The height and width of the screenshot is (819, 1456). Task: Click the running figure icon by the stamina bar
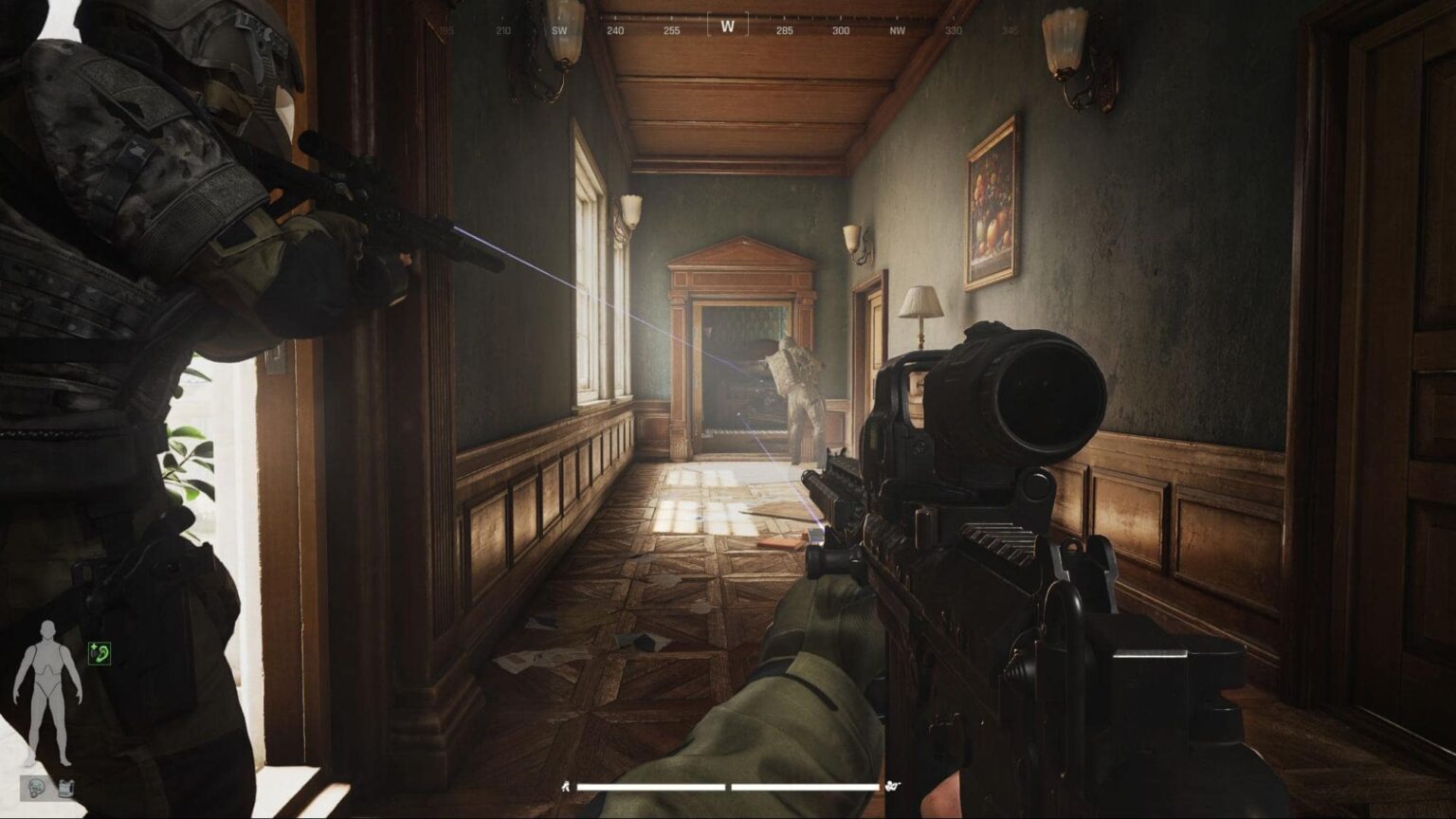(566, 786)
